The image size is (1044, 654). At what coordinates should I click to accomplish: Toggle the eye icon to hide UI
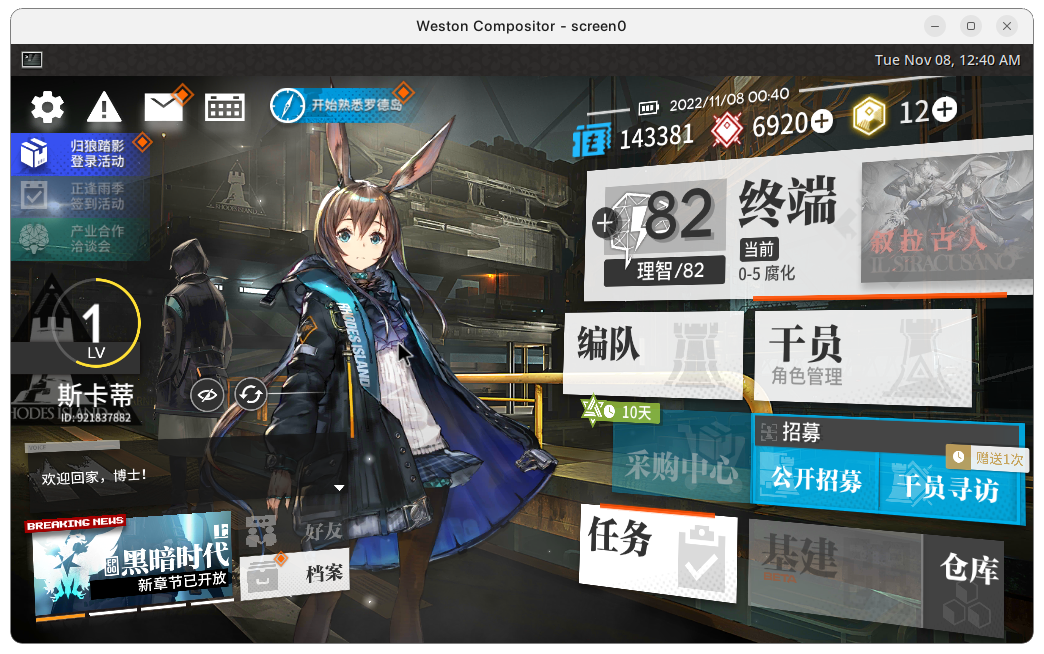tap(207, 395)
